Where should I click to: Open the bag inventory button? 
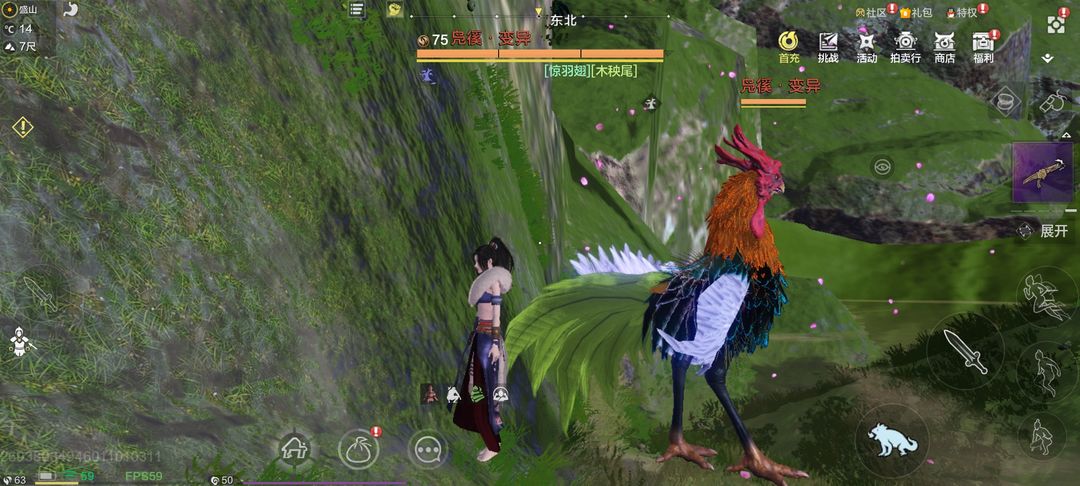358,448
